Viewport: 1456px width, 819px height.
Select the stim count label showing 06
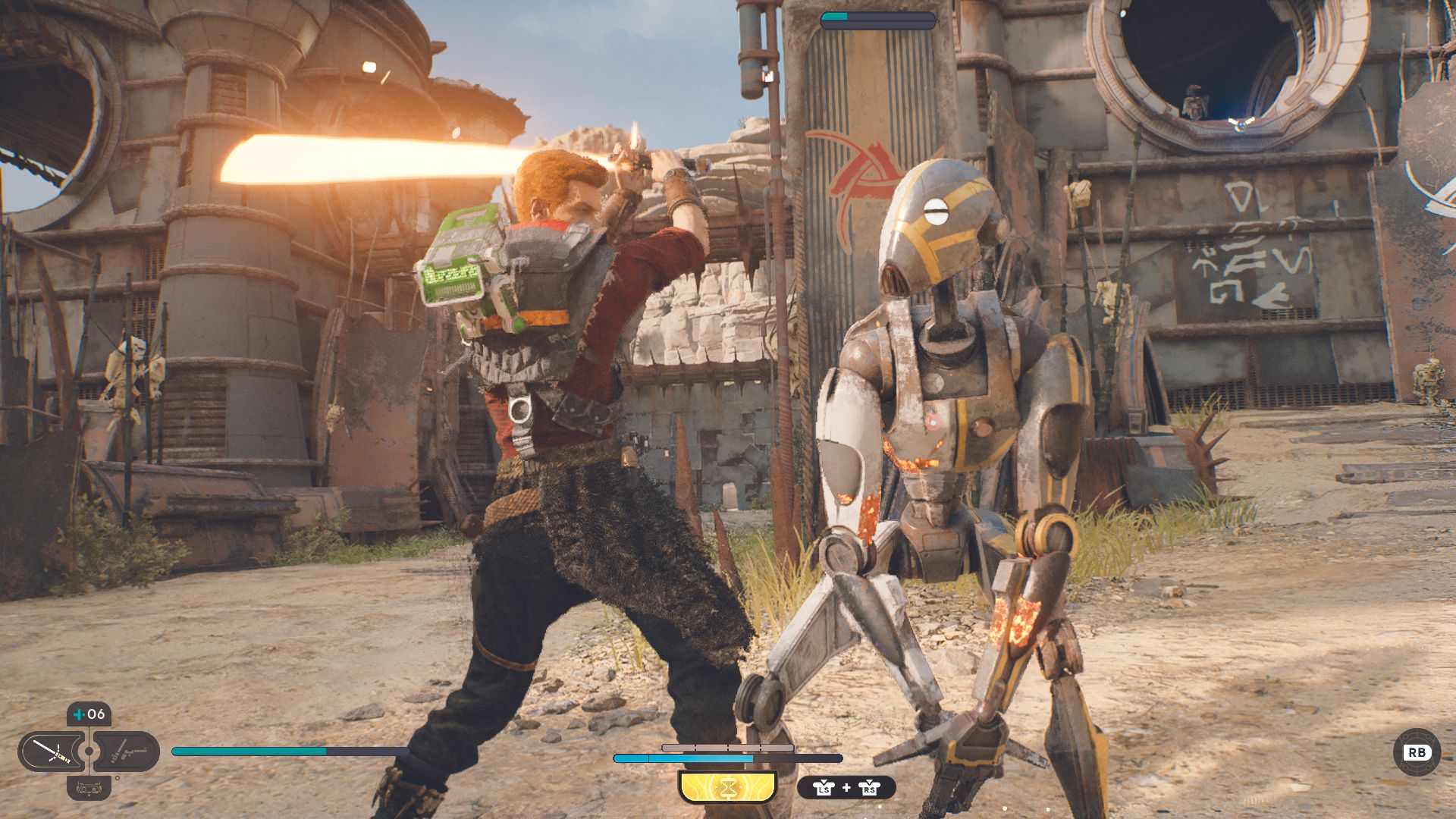[x=97, y=714]
